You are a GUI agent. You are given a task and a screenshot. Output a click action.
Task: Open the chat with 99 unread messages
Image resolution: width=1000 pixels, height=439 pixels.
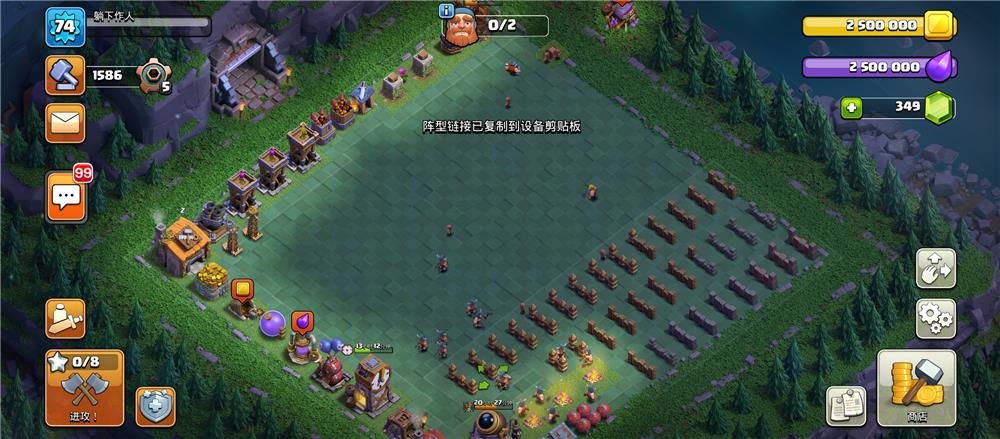pos(66,196)
